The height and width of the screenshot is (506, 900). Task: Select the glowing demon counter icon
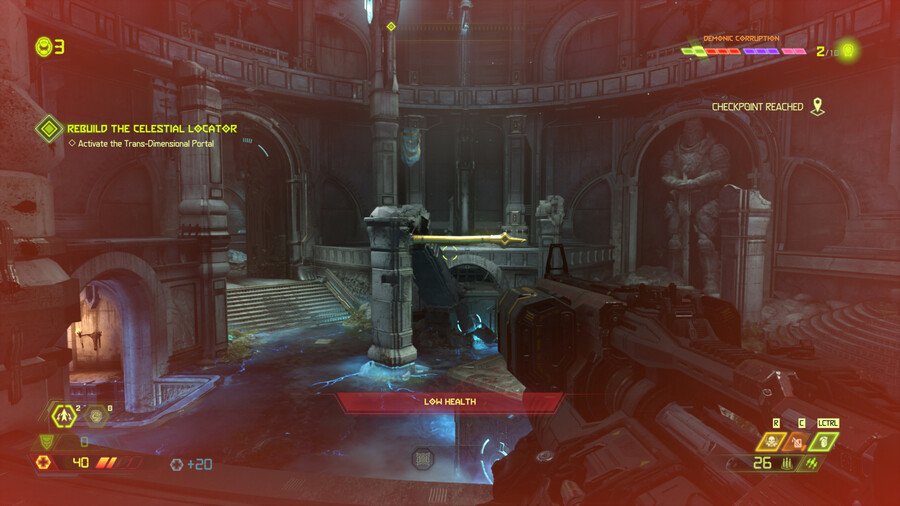pos(849,50)
